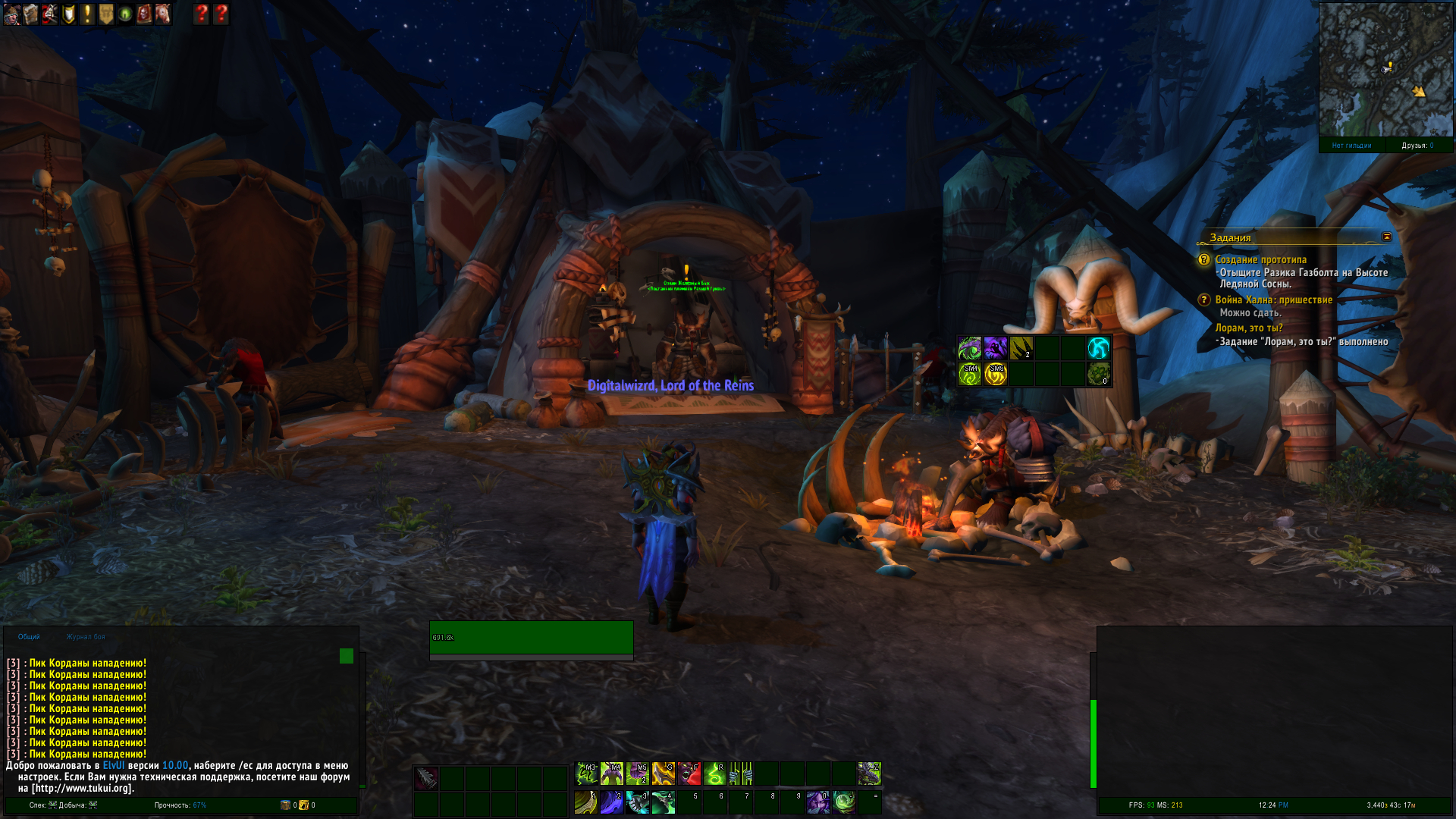1456x819 pixels.
Task: Use the ability in hotbar slot 1
Action: pos(585,802)
